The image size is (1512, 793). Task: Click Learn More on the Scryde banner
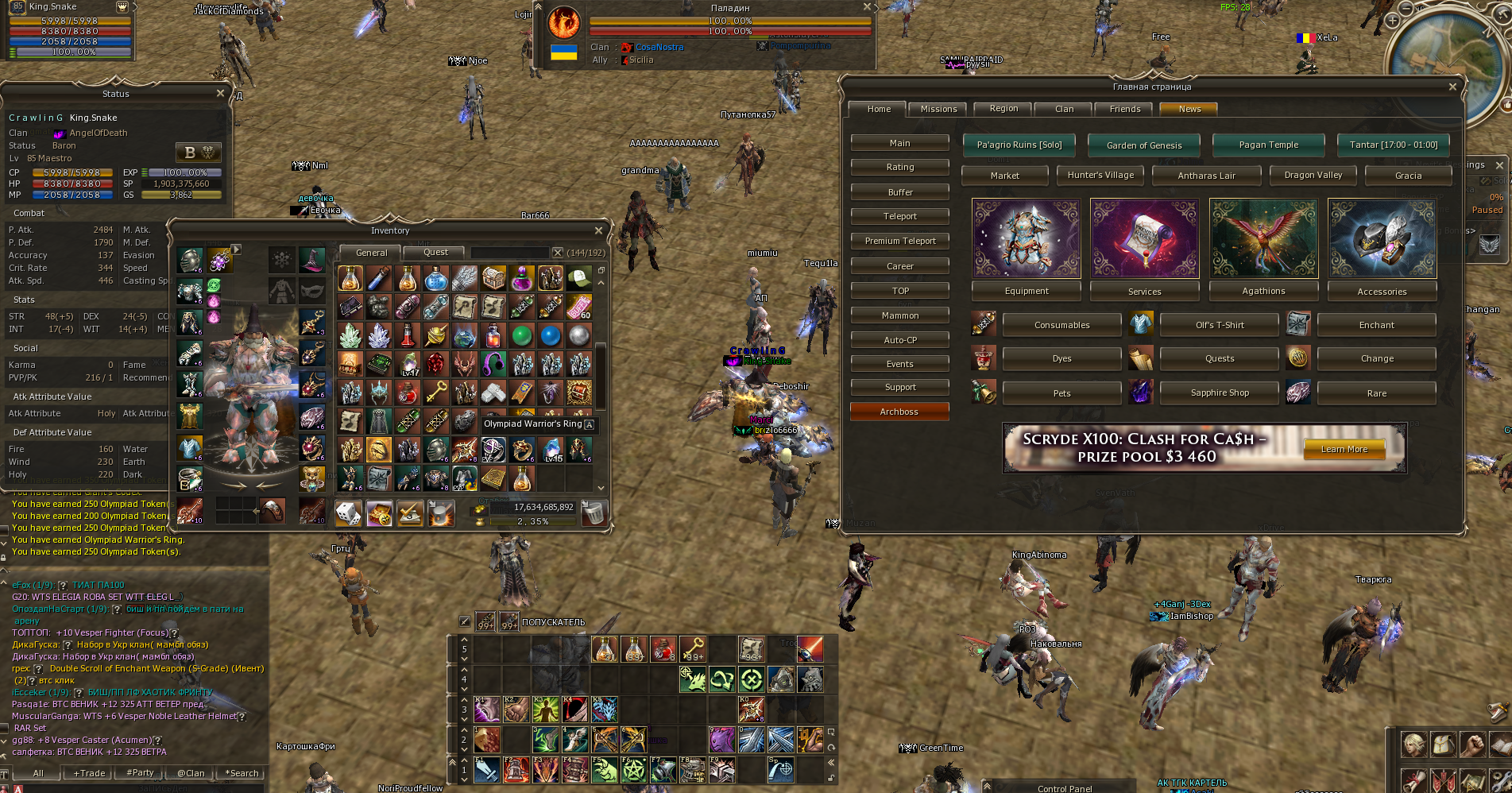[1343, 449]
